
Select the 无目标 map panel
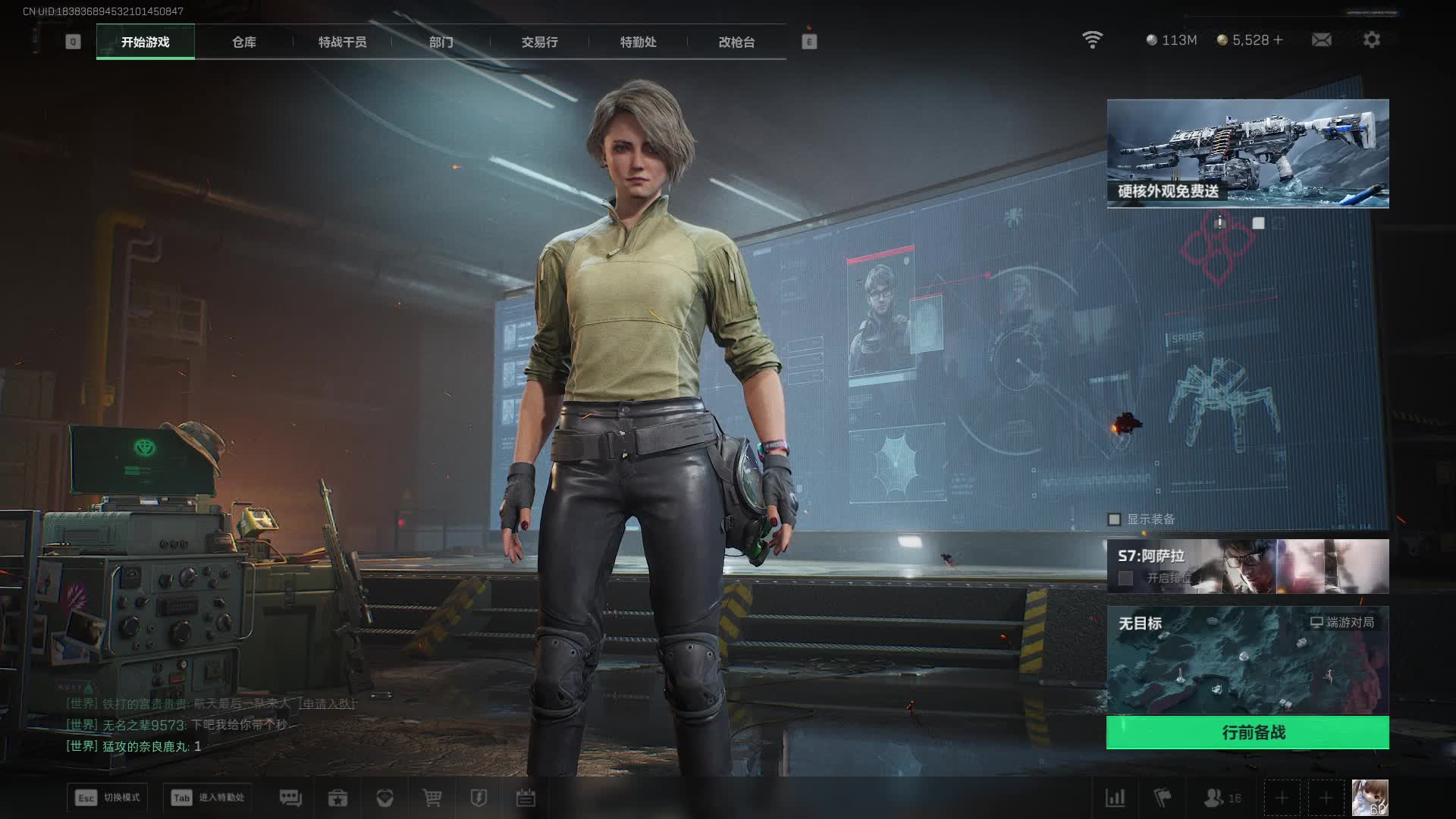click(x=1247, y=660)
